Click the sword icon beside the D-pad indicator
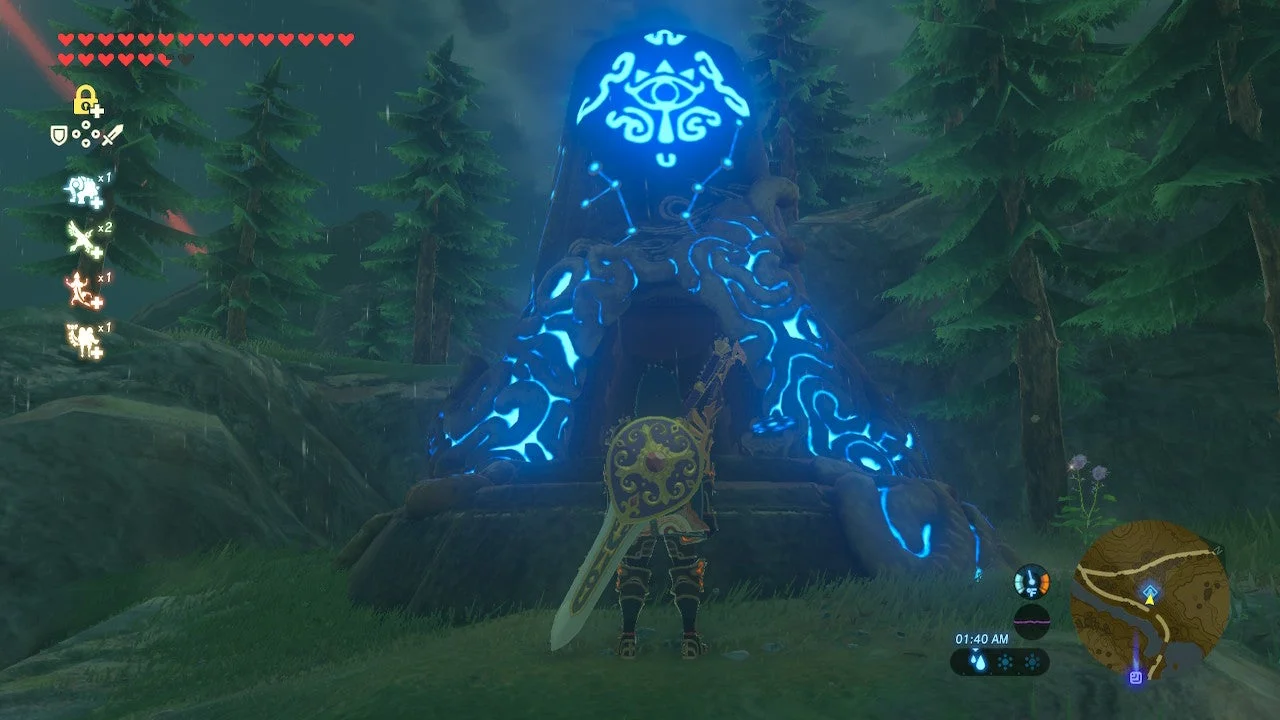The height and width of the screenshot is (720, 1280). 110,135
